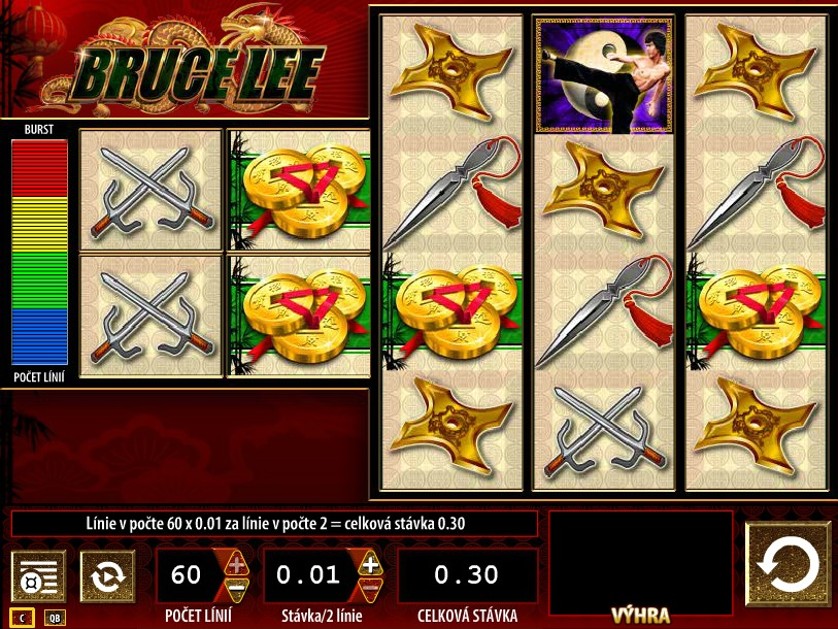
Task: Click the small C button
Action: [22, 618]
